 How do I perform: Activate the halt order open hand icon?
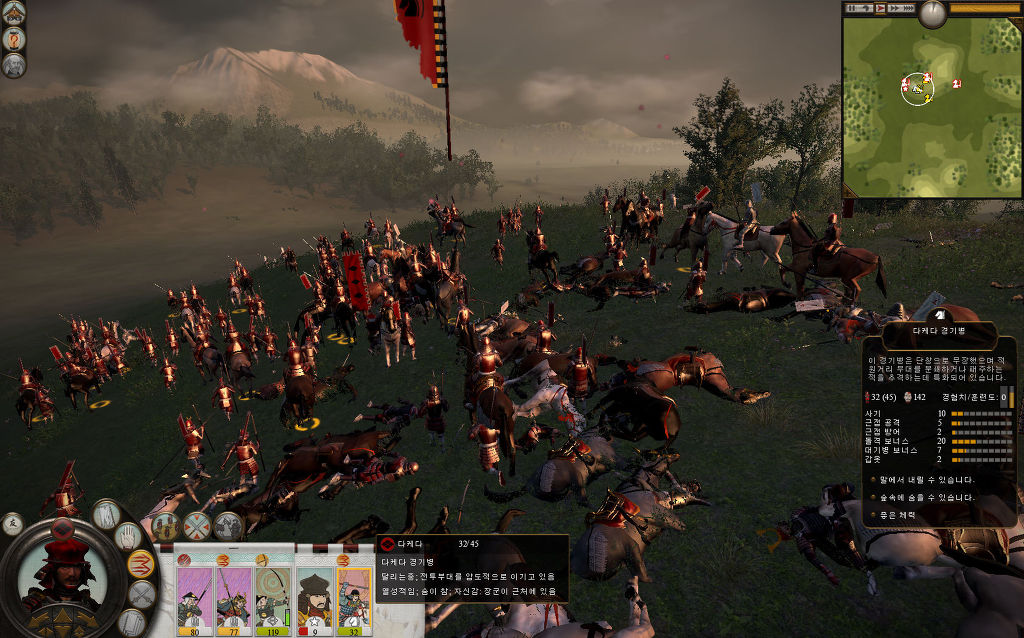pos(129,538)
